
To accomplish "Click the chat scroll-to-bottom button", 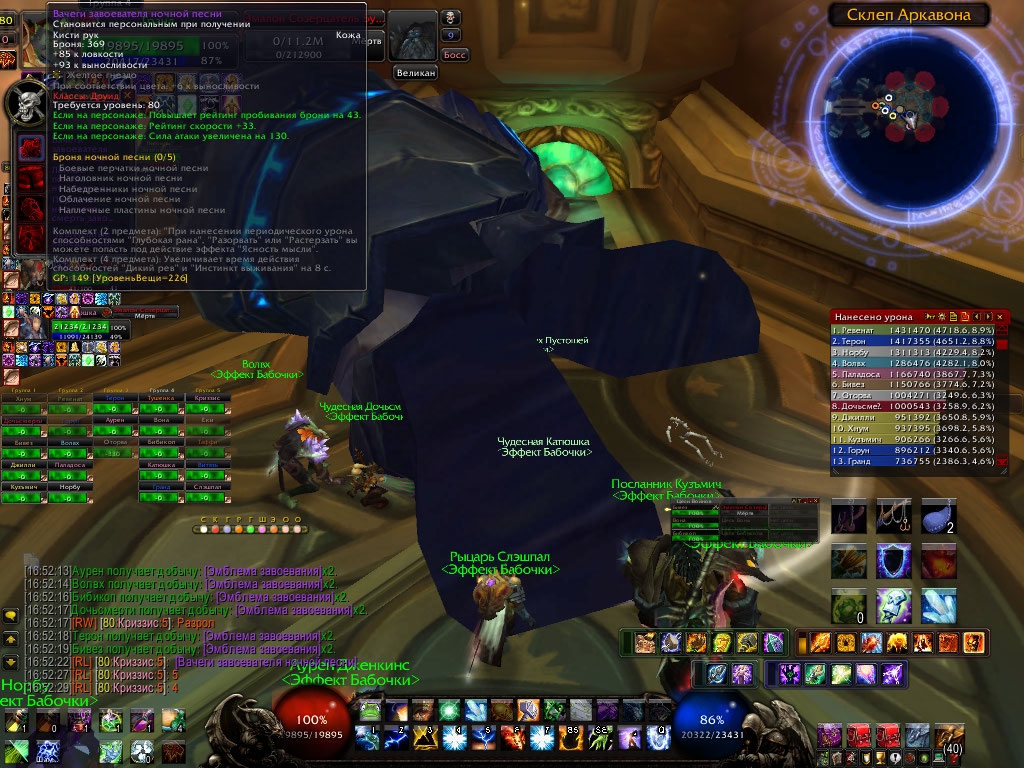I will pyautogui.click(x=11, y=662).
